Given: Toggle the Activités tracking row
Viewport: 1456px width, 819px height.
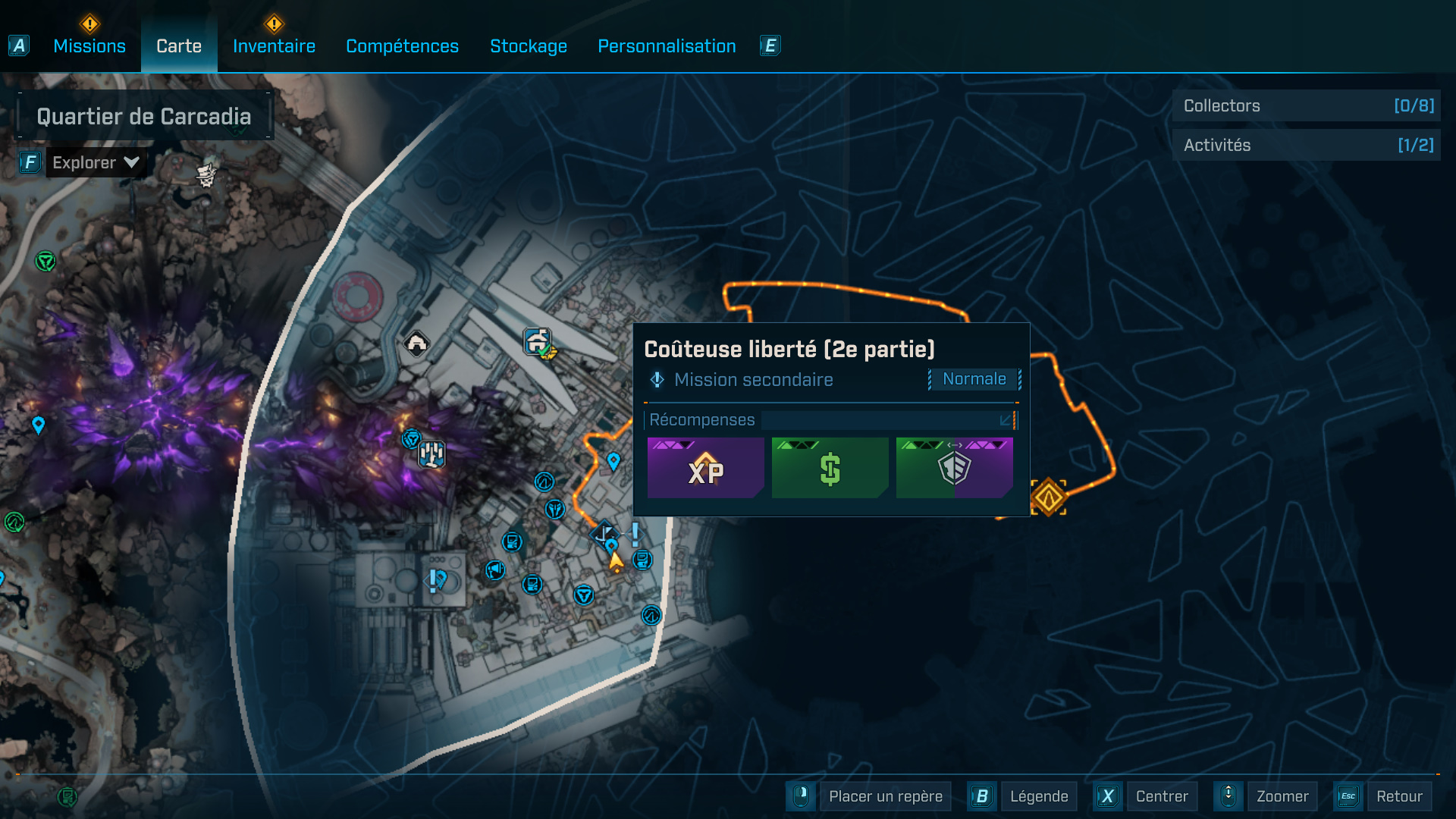Looking at the screenshot, I should coord(1306,145).
